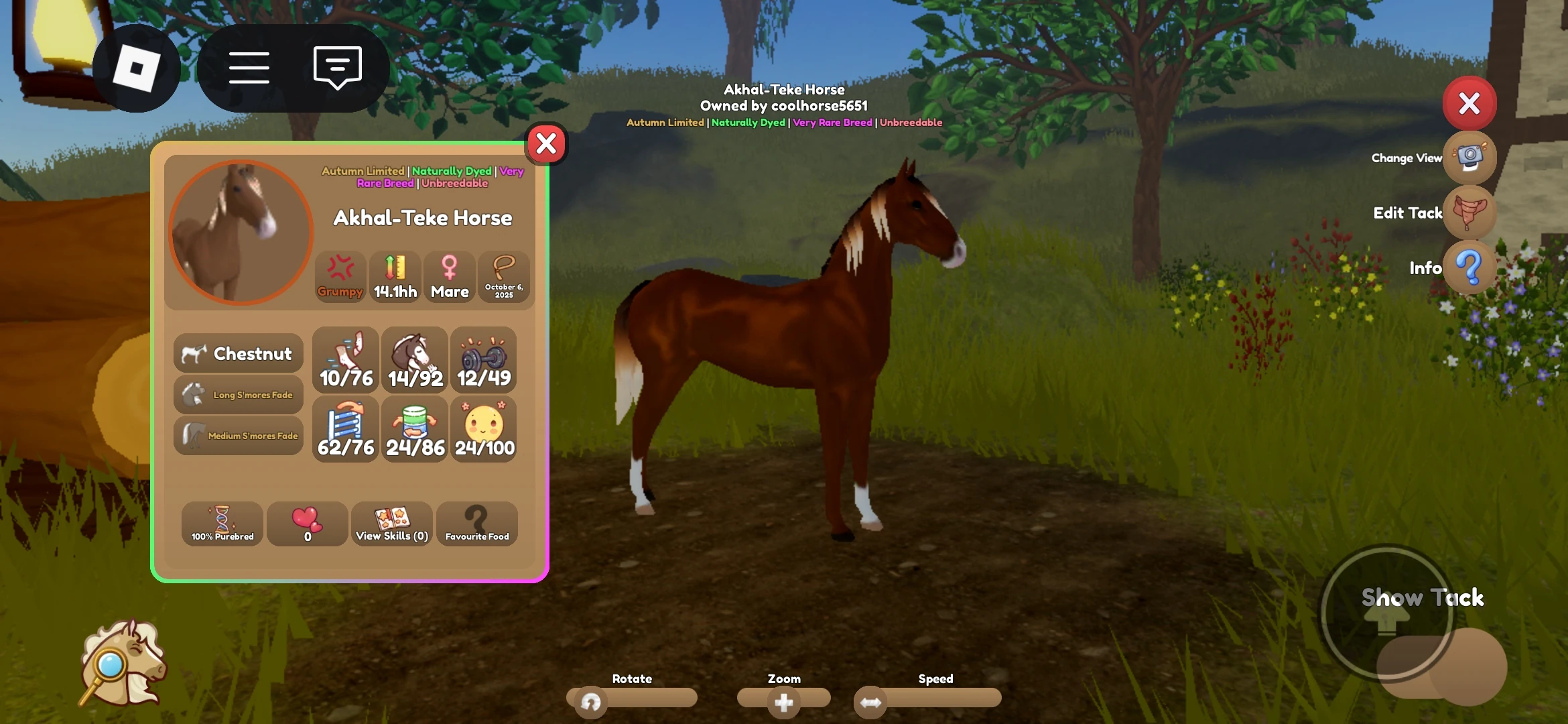Open View Skills (0)
This screenshot has width=1568, height=724.
click(391, 524)
